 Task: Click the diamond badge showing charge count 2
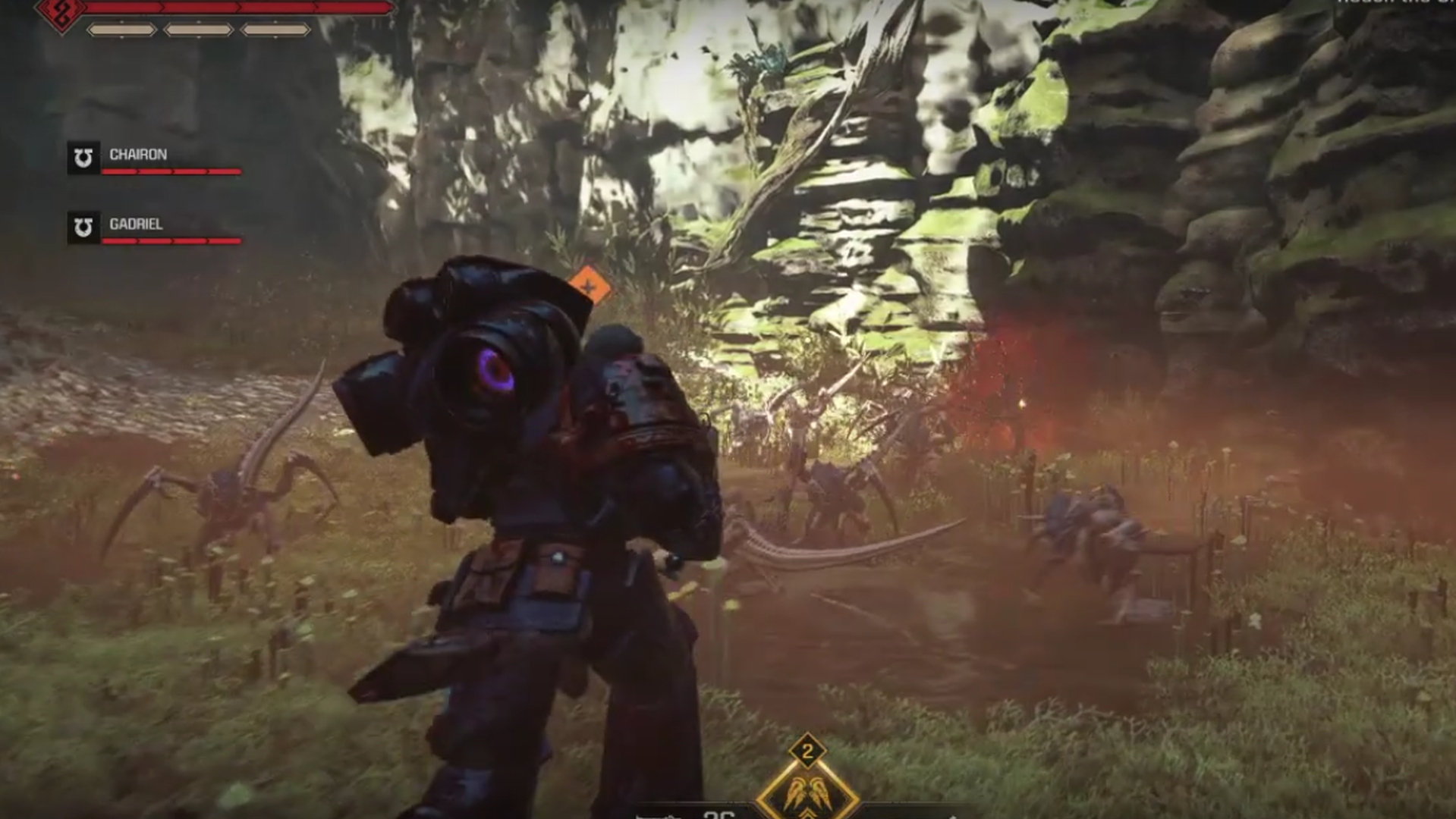point(809,752)
